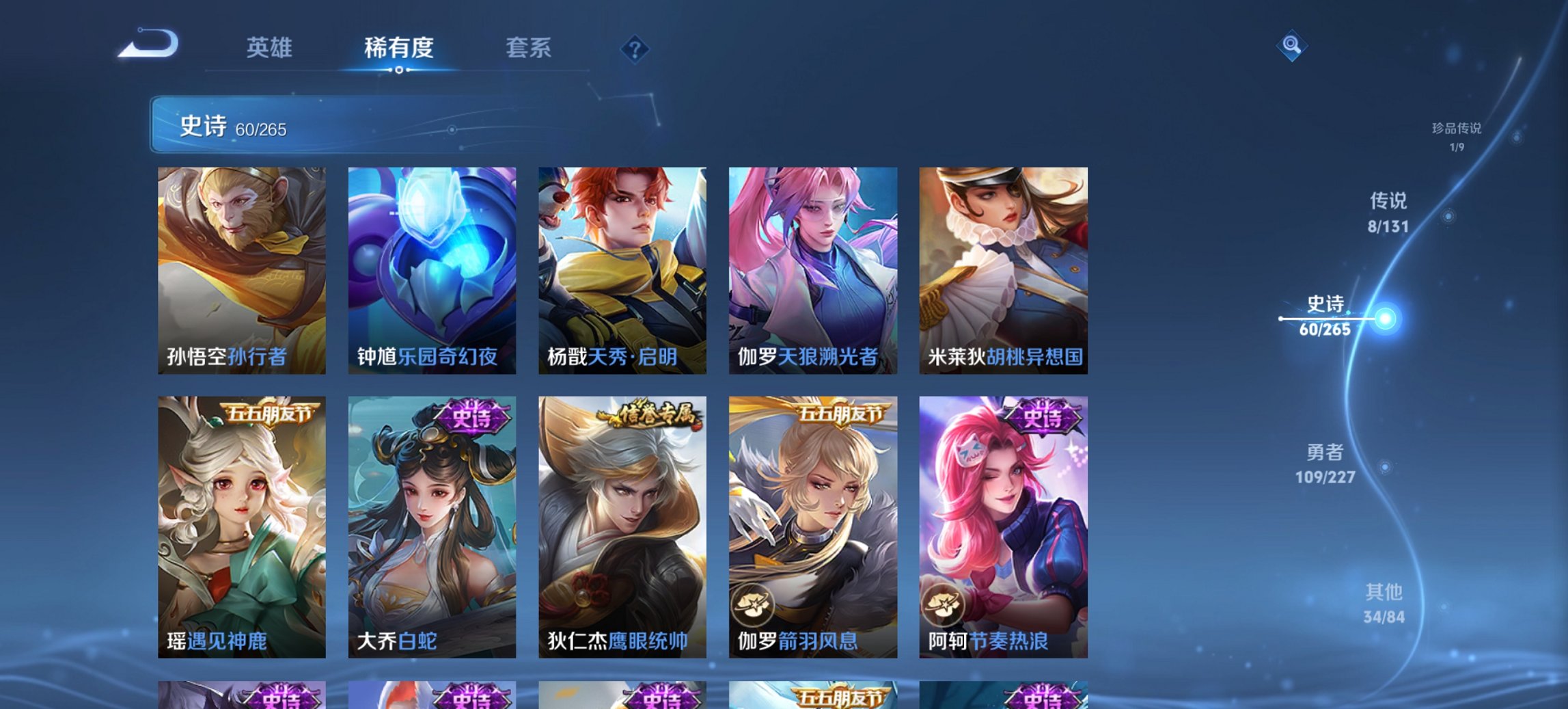1568x709 pixels.
Task: Switch to the 英雄 tab
Action: pyautogui.click(x=271, y=48)
